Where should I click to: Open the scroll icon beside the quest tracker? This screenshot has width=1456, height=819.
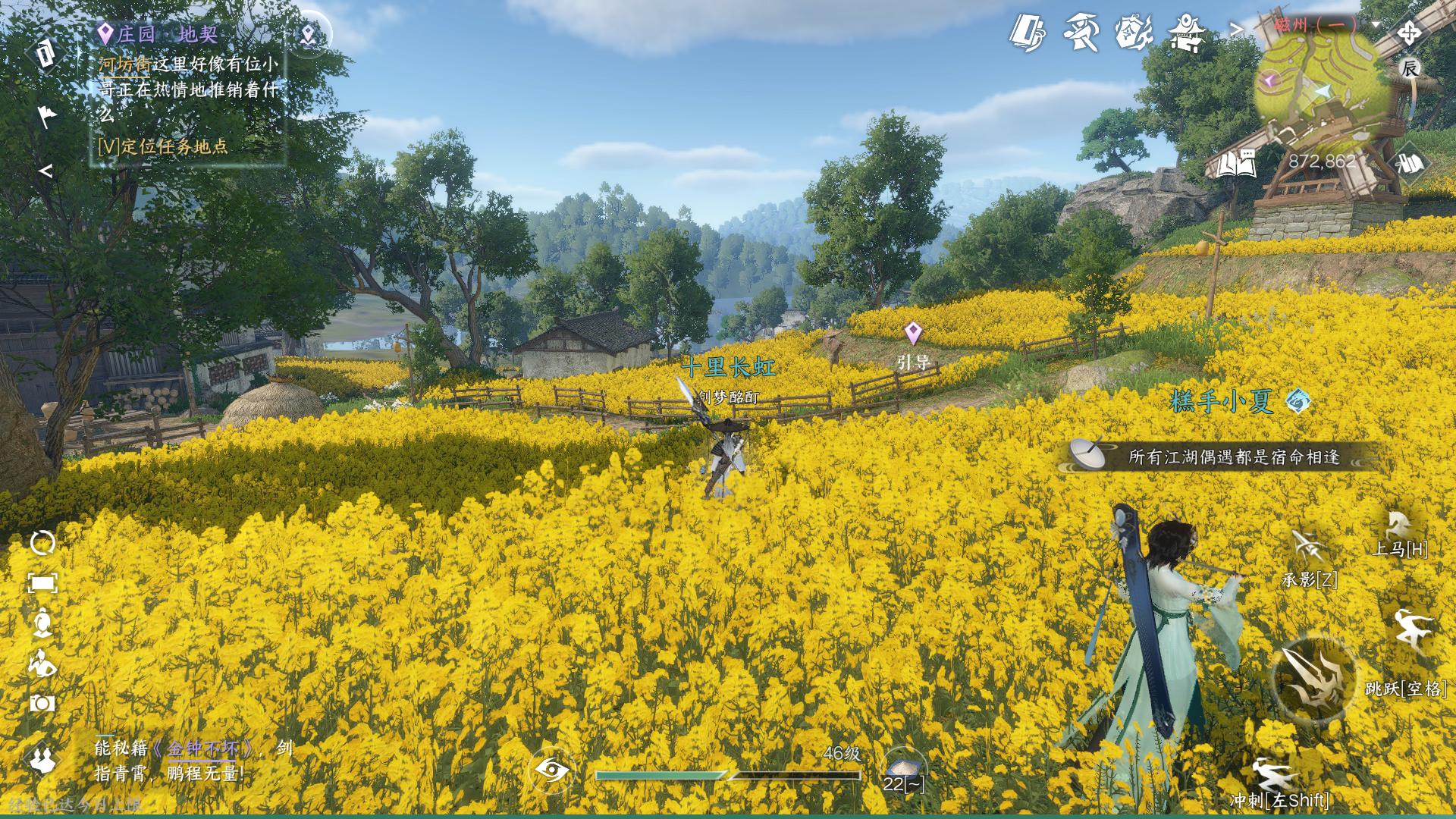tap(45, 53)
